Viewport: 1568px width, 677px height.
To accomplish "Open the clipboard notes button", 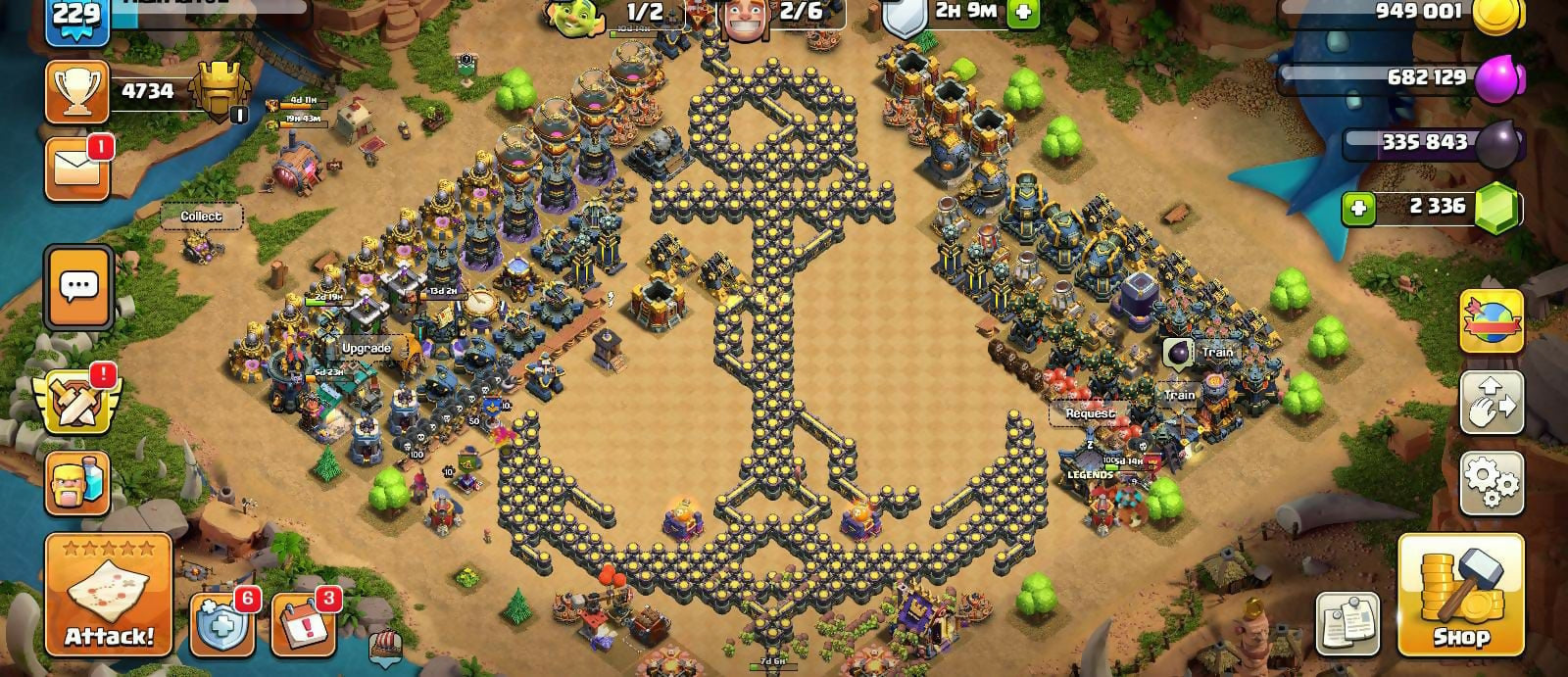I will 1347,623.
